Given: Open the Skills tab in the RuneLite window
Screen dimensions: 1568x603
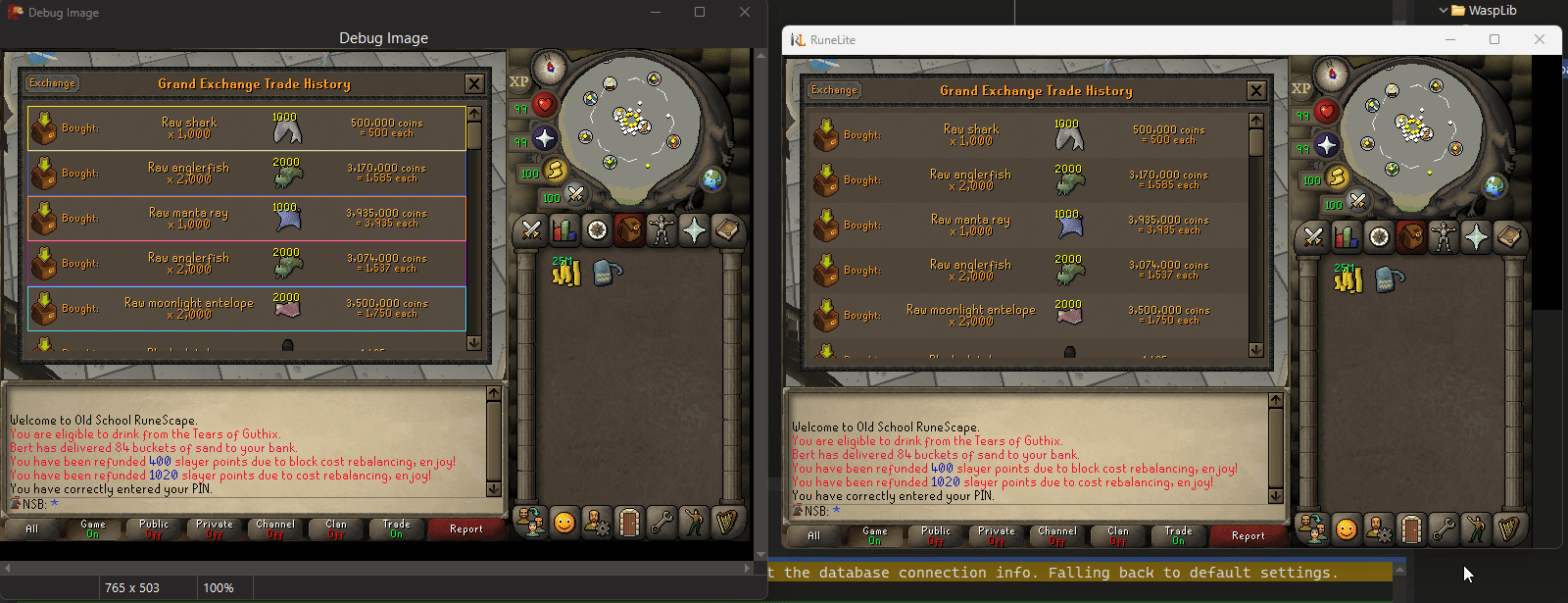Looking at the screenshot, I should (x=1346, y=237).
